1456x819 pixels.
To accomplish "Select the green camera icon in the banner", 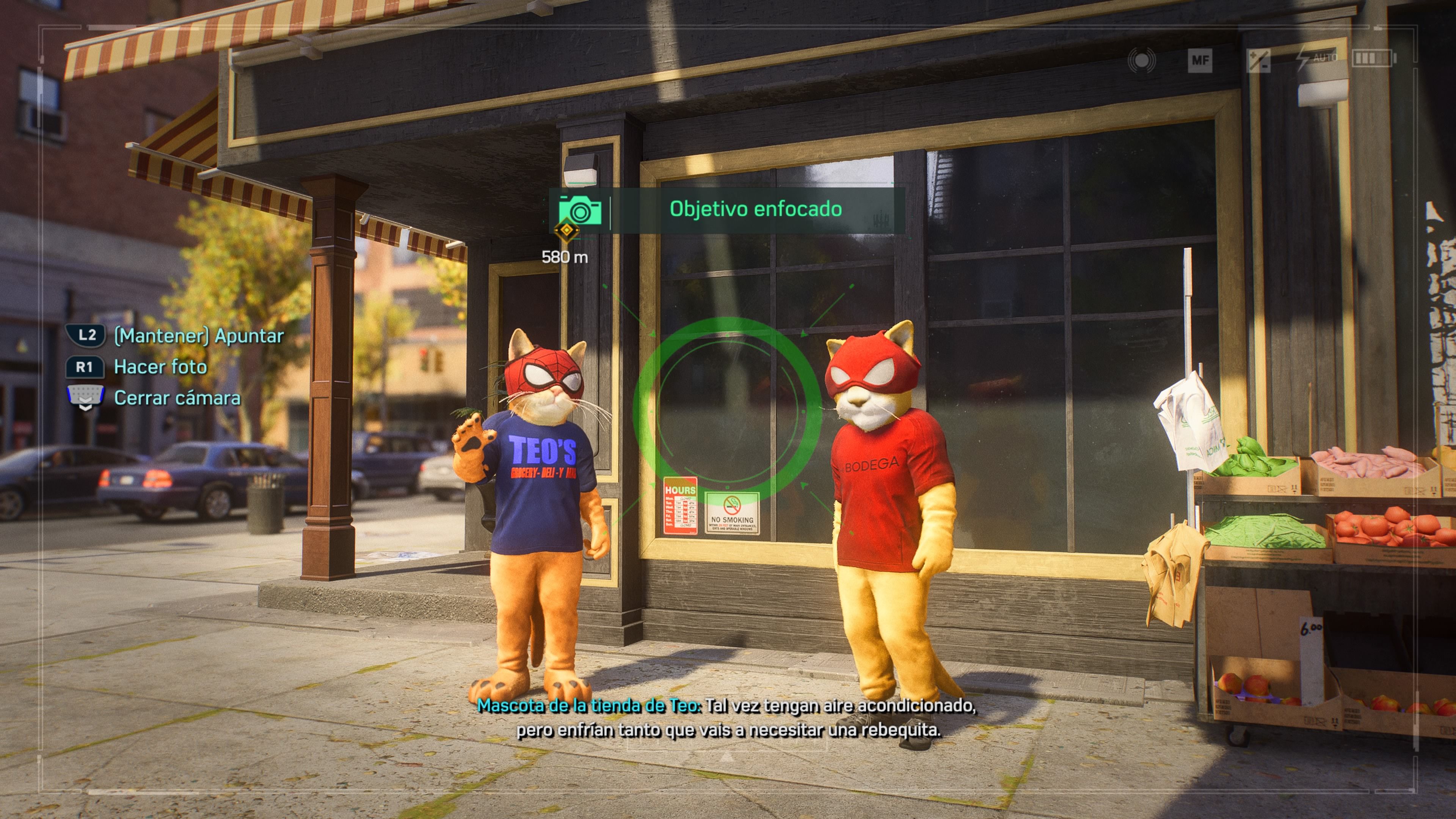I will 580,210.
